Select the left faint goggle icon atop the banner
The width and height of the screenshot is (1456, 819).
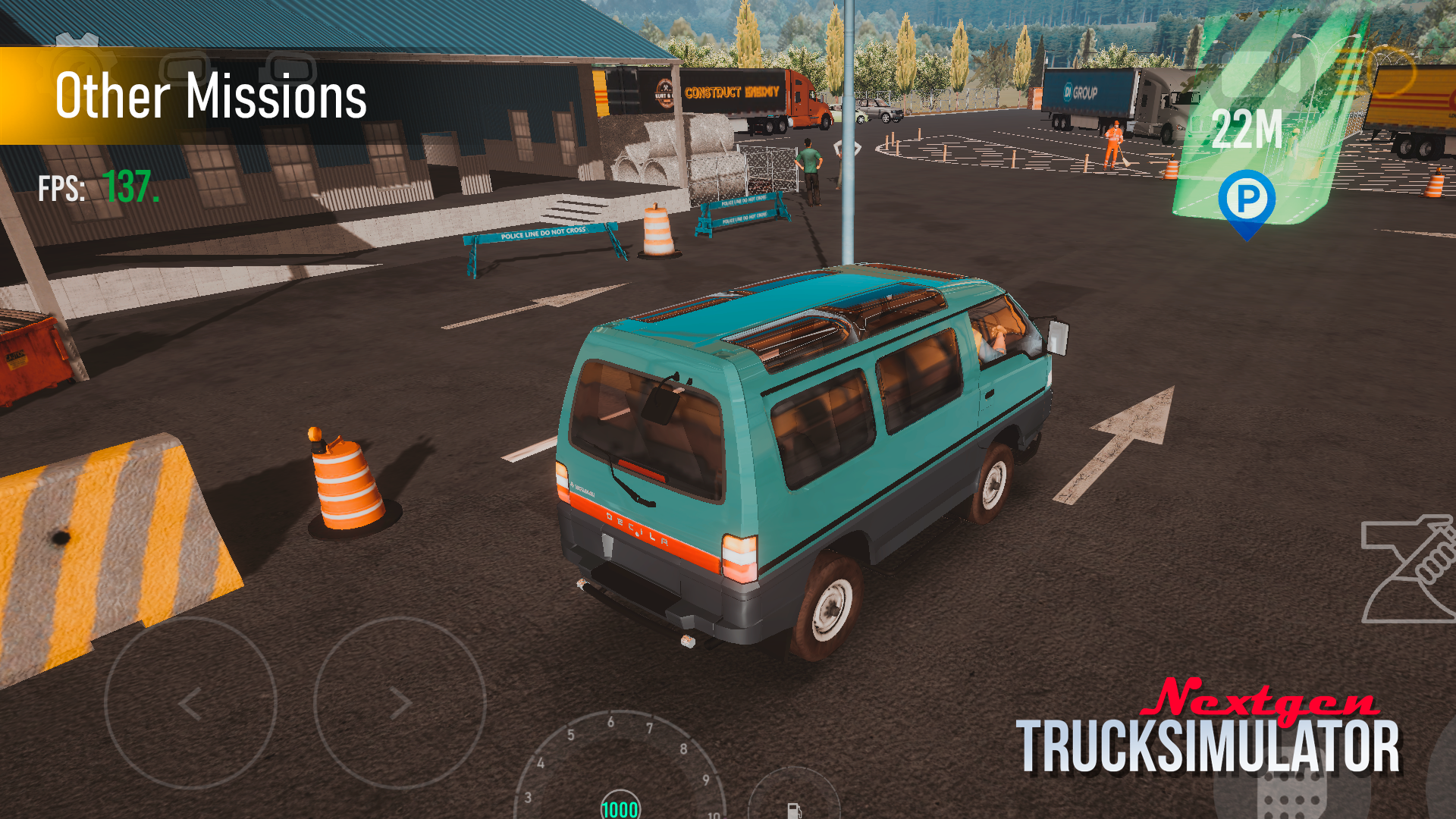pos(184,68)
